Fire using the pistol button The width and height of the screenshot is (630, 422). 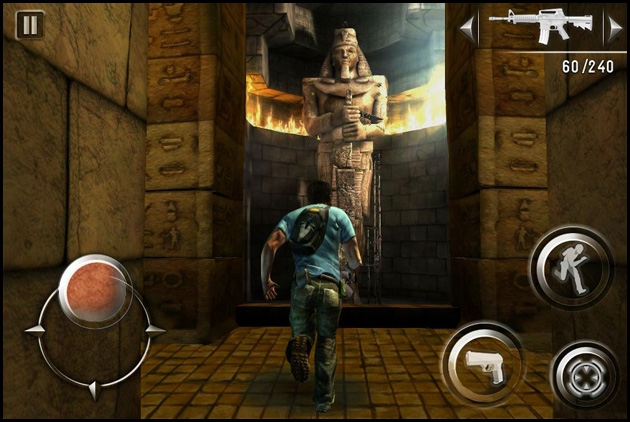(484, 364)
